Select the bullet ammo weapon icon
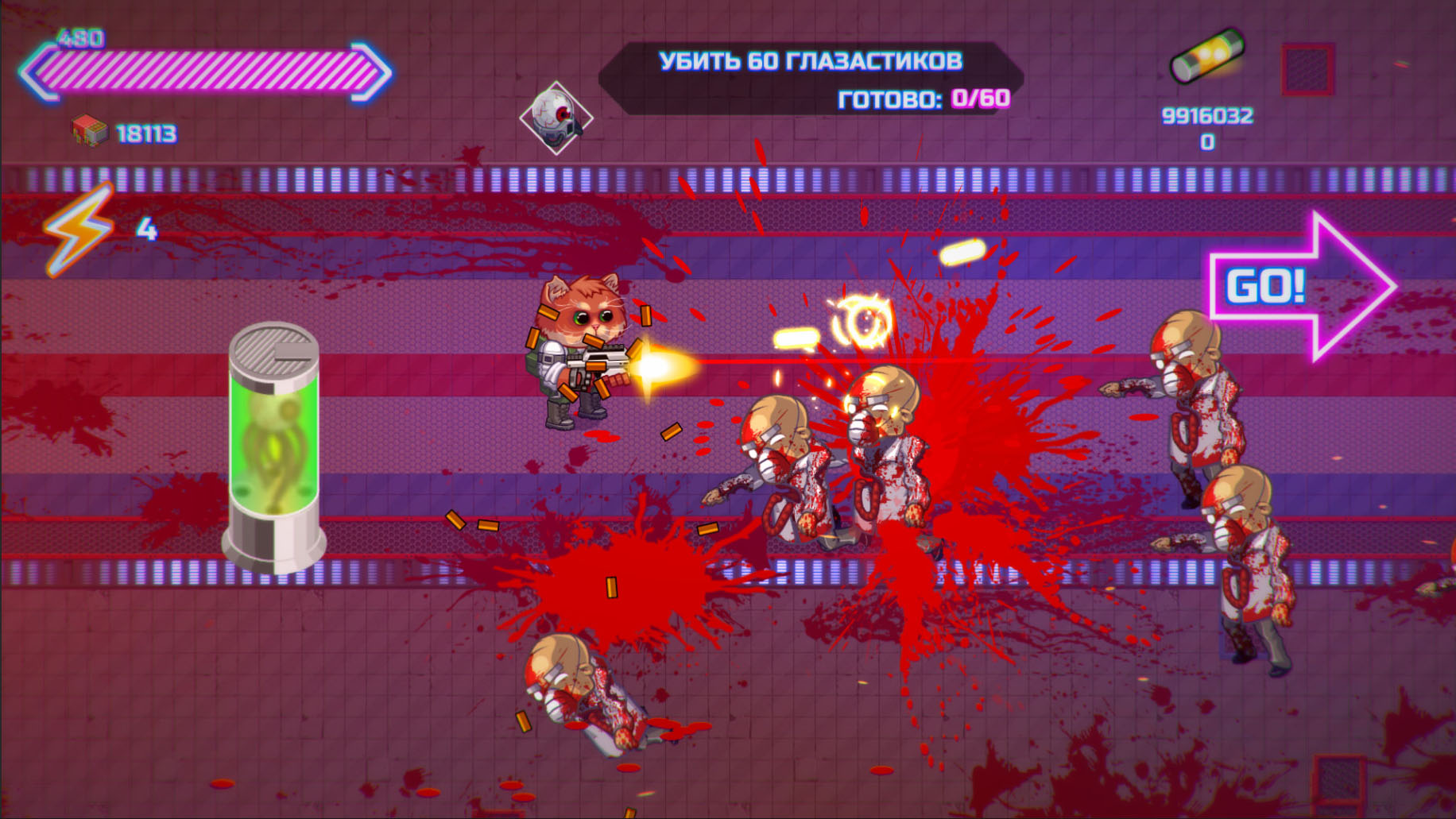This screenshot has width=1456, height=819. point(1206,56)
